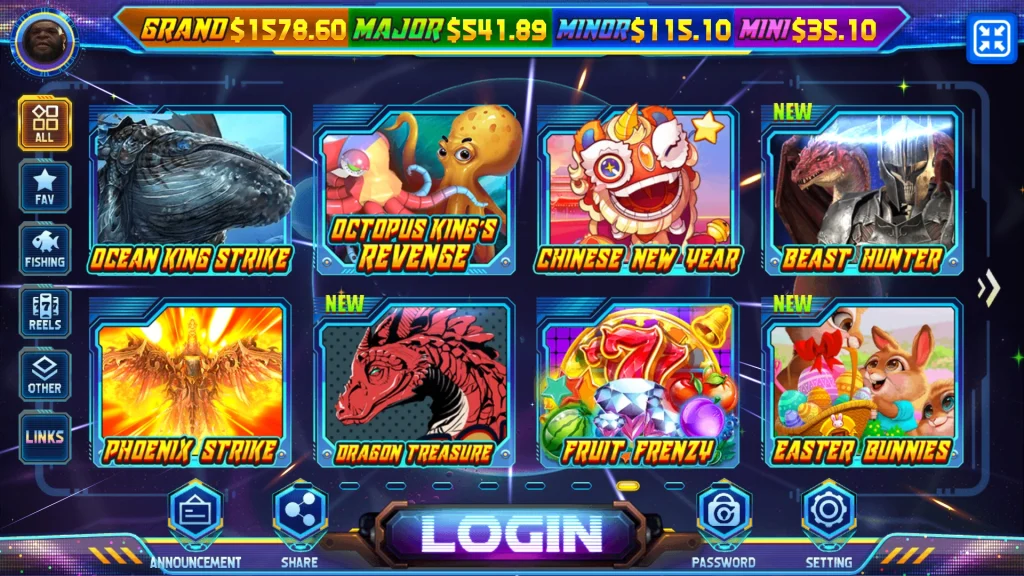Image resolution: width=1024 pixels, height=576 pixels.
Task: Switch to the FAV favorites tab
Action: point(45,187)
